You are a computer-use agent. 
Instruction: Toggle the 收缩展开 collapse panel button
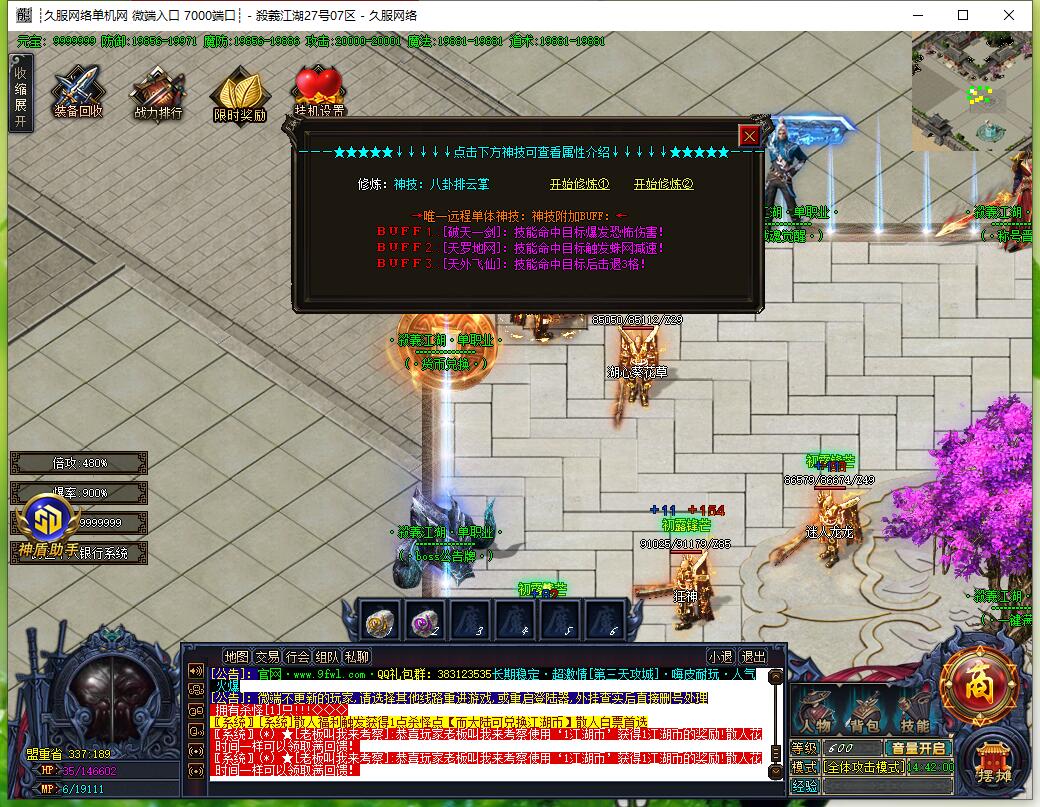point(20,93)
